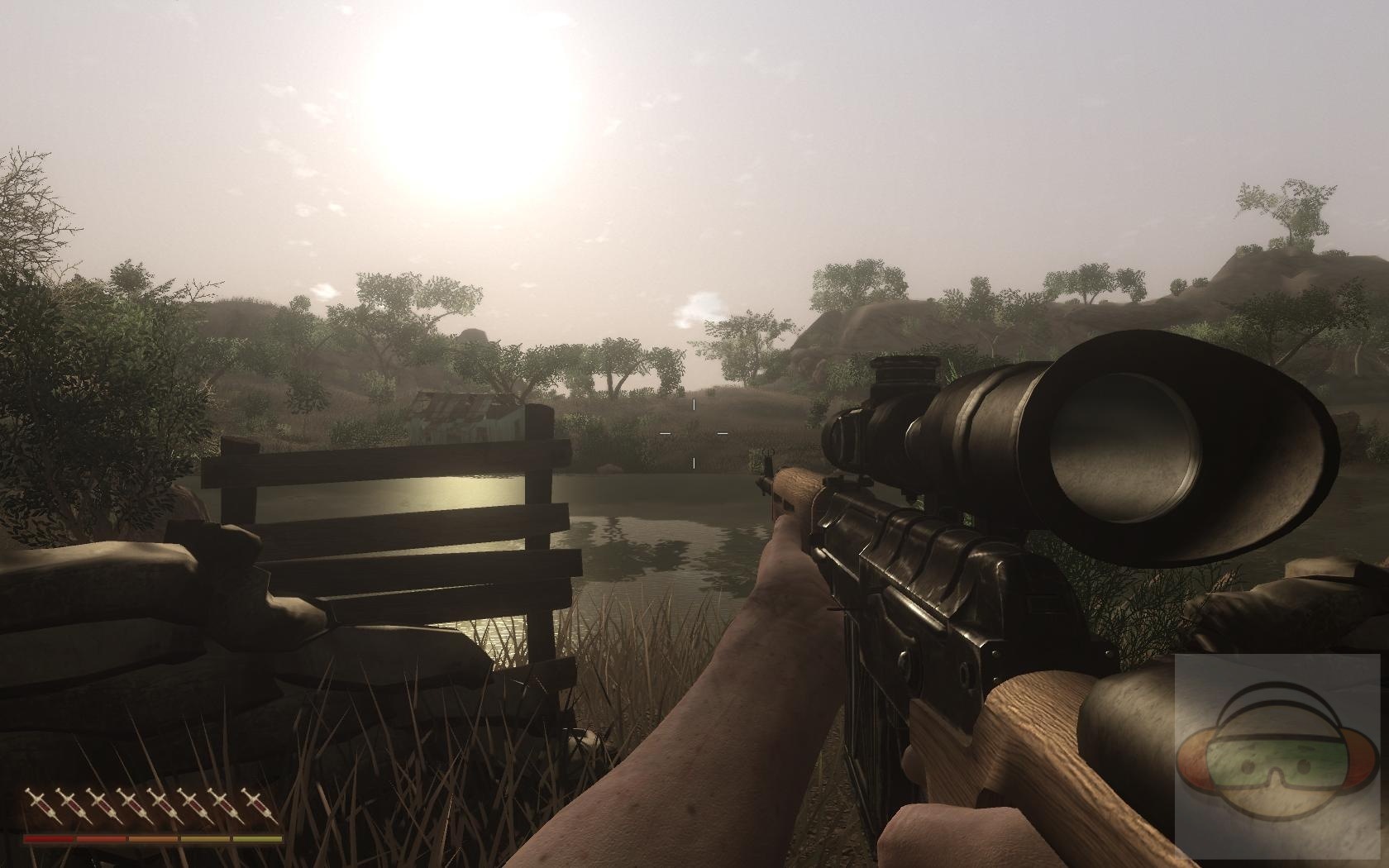This screenshot has width=1389, height=868.
Task: Select the first syringe icon on the left
Action: pyautogui.click(x=41, y=804)
